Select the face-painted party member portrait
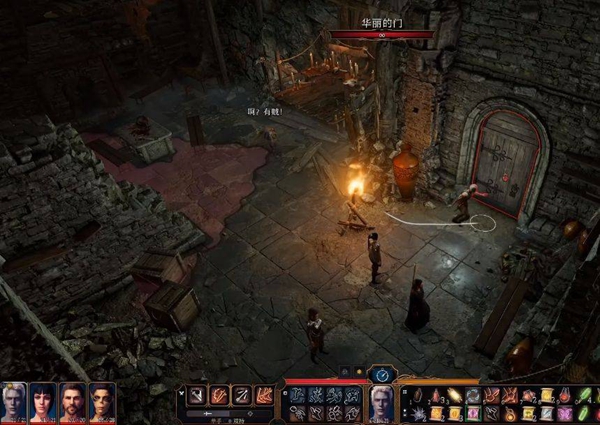 coord(102,400)
